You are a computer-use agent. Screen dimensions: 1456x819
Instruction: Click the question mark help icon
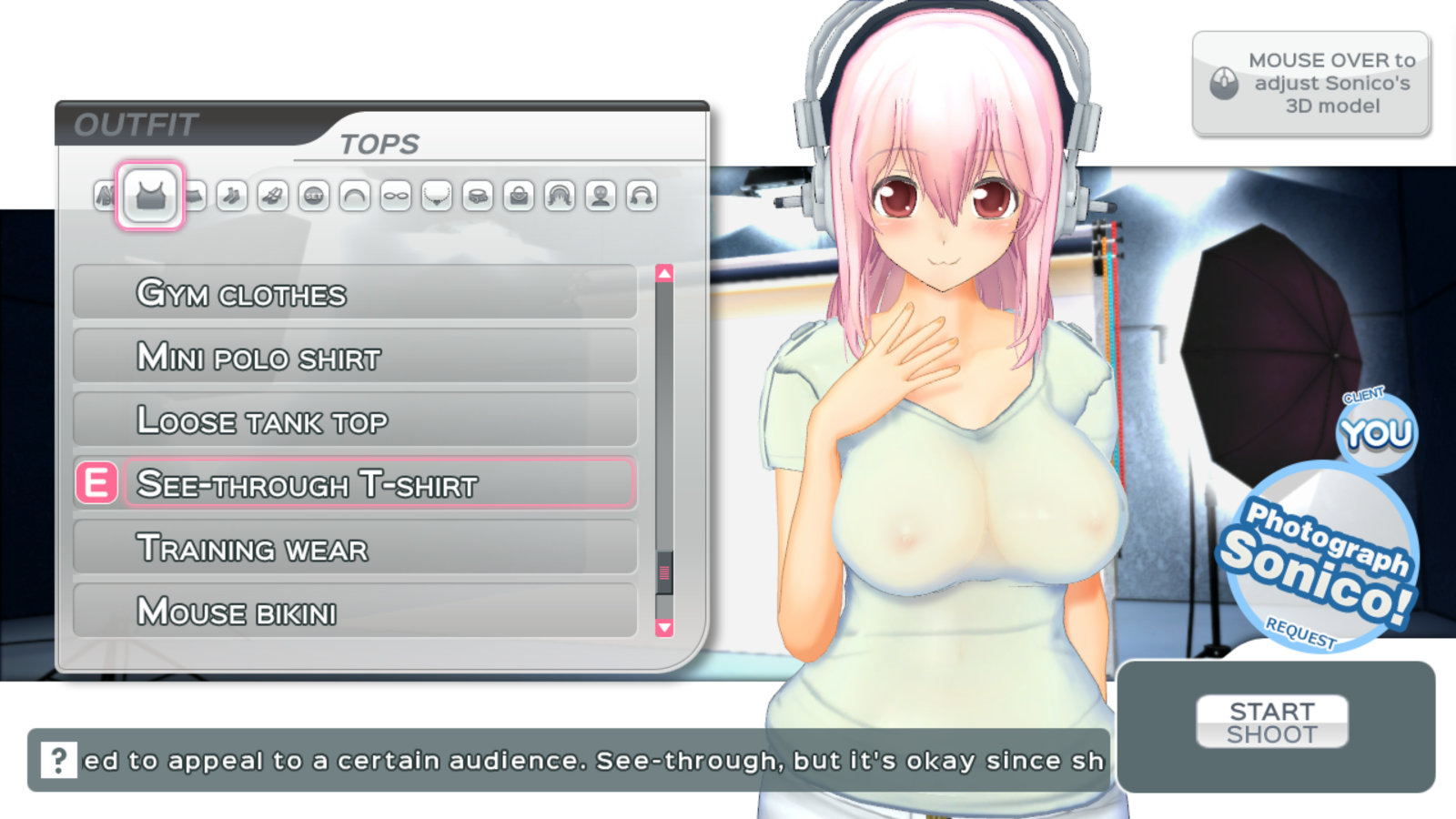pos(58,759)
